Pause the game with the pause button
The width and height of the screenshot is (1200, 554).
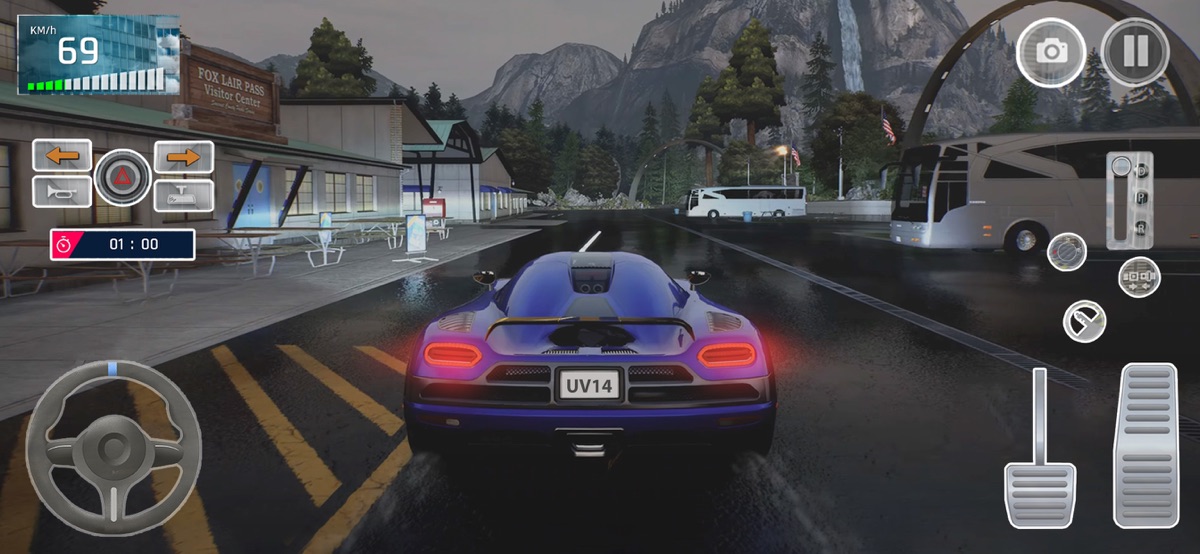tap(1136, 50)
